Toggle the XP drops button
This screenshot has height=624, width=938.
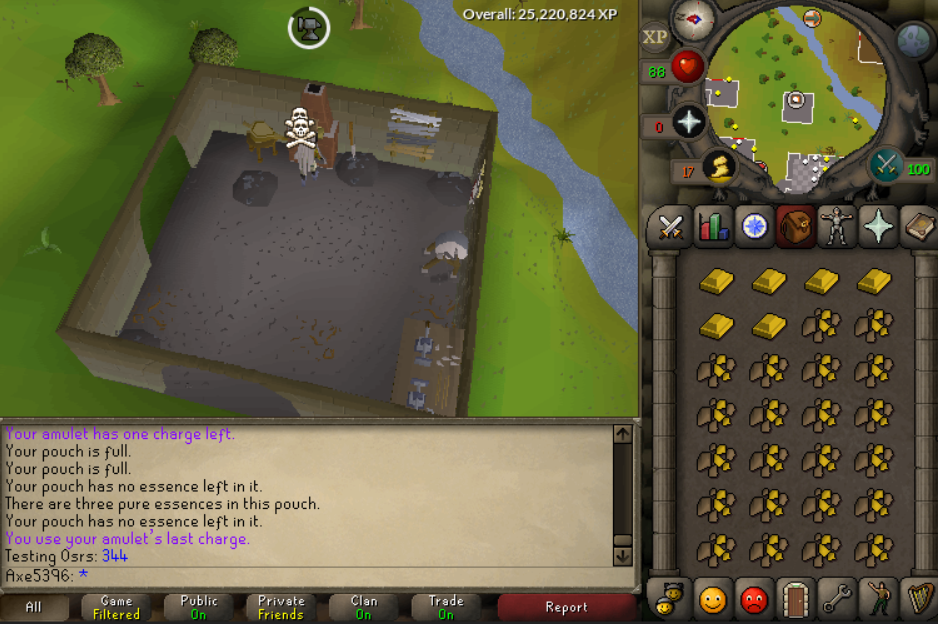655,37
